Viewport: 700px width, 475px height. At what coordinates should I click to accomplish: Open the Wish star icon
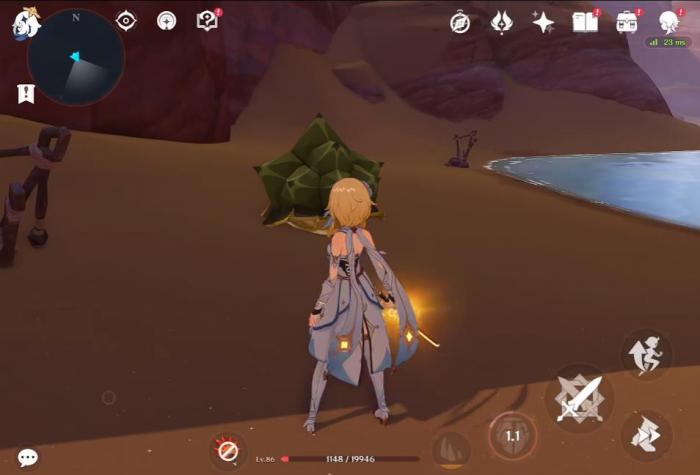543,23
